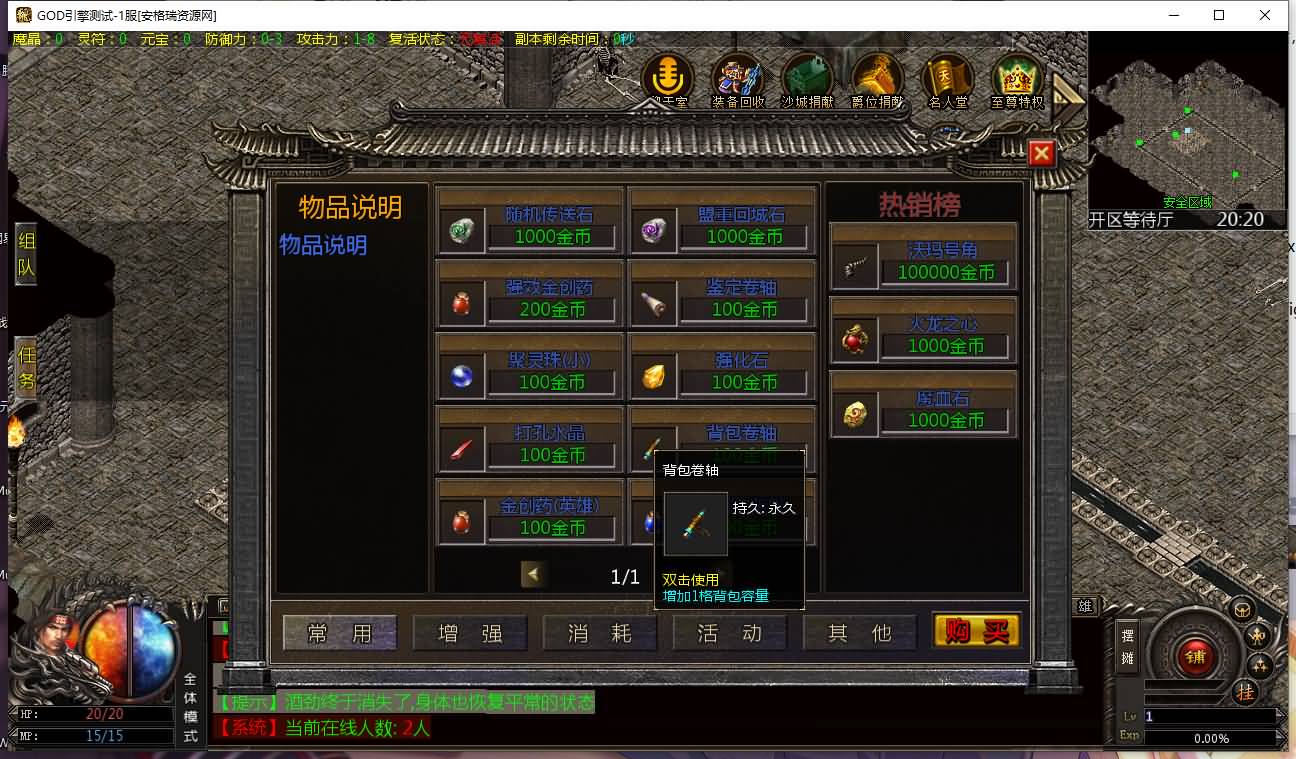Screen dimensions: 1296x759
Task: Choose the 其他 category tab
Action: [x=860, y=633]
